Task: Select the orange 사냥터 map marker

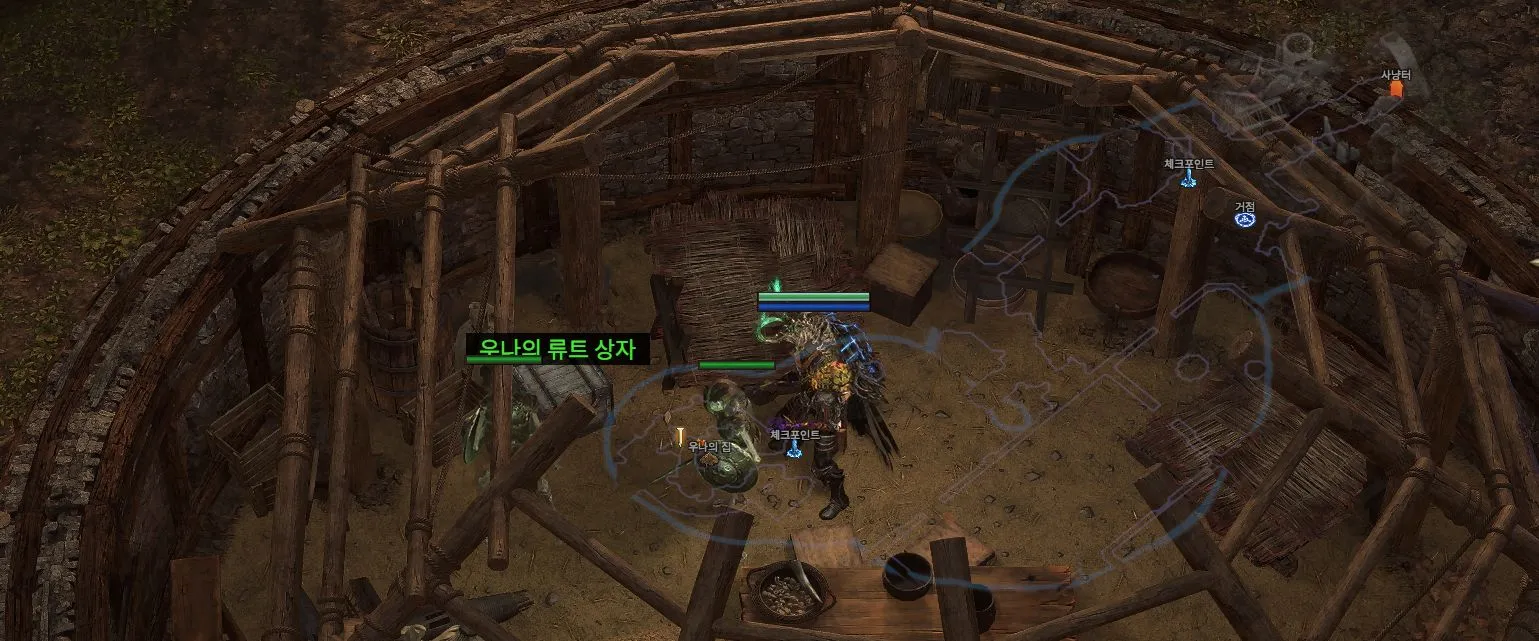Action: click(1396, 89)
